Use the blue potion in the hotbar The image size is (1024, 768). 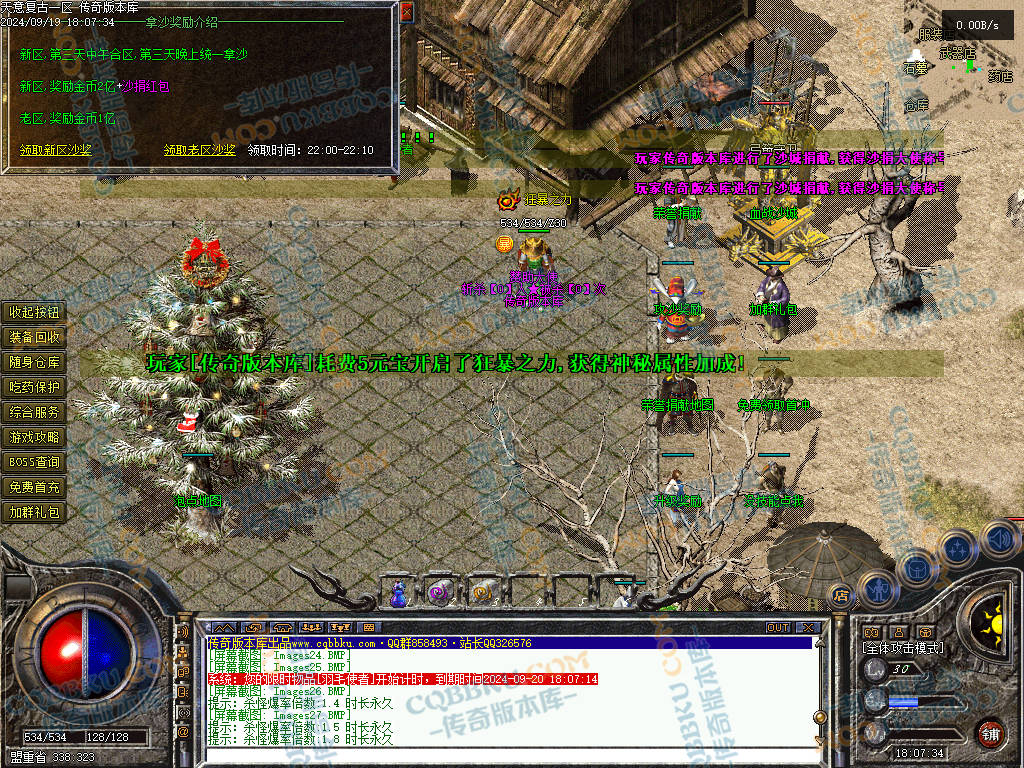pyautogui.click(x=399, y=593)
